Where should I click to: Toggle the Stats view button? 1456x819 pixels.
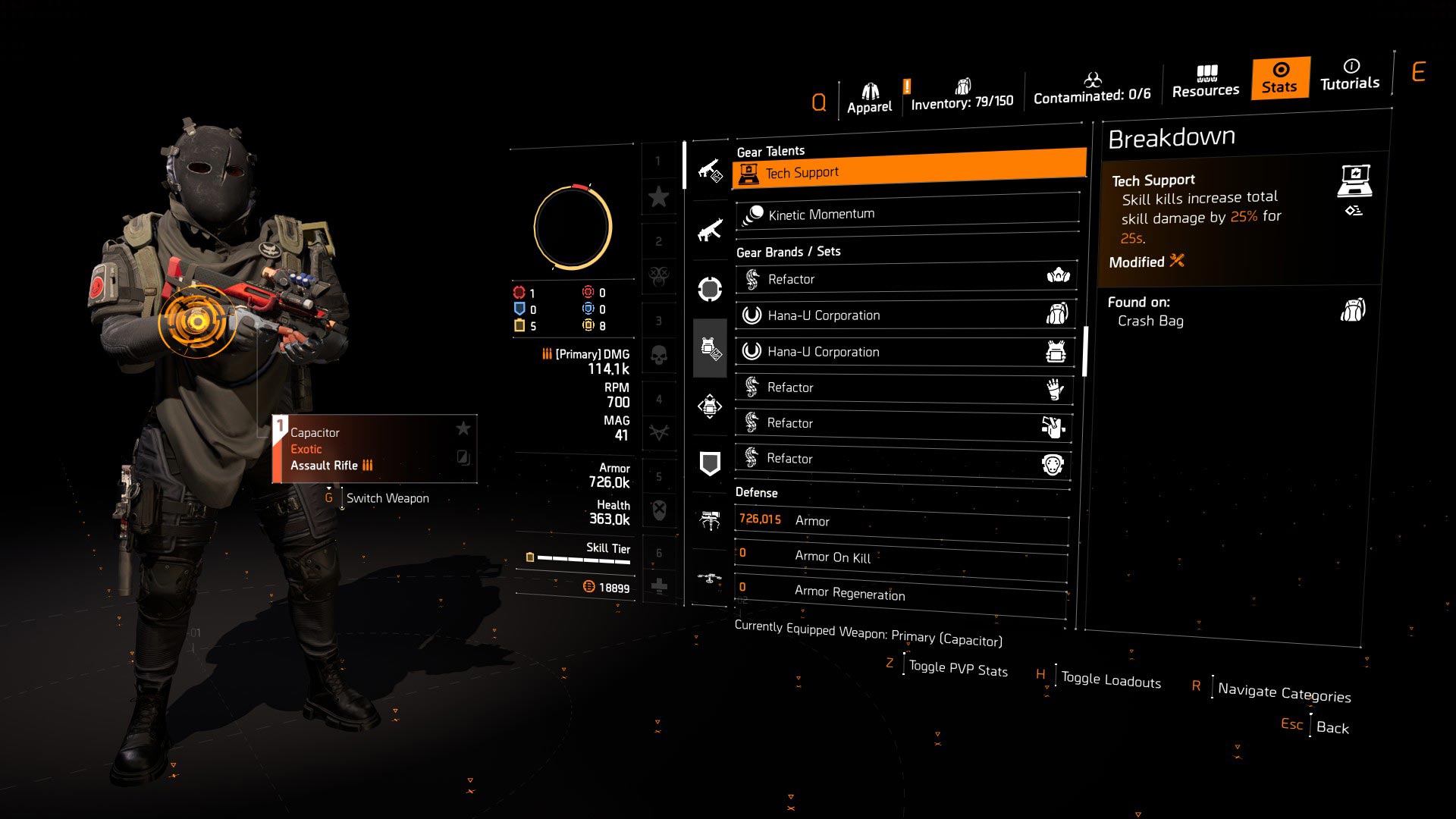click(x=1279, y=78)
